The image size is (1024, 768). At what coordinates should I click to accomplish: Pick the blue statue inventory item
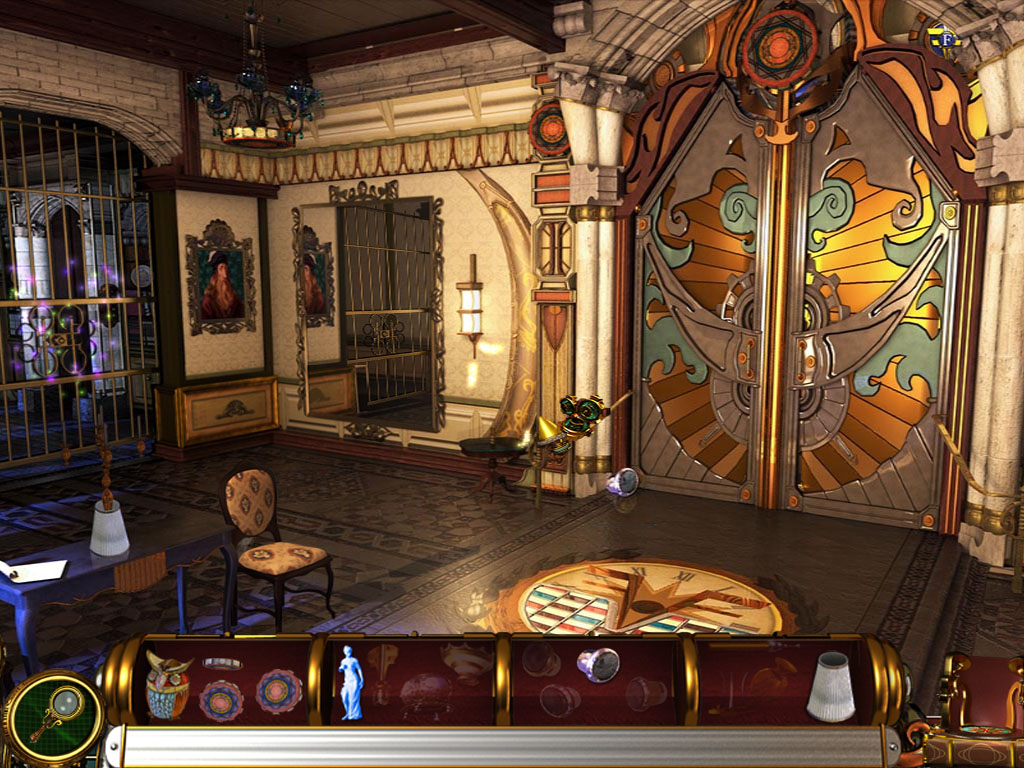350,682
